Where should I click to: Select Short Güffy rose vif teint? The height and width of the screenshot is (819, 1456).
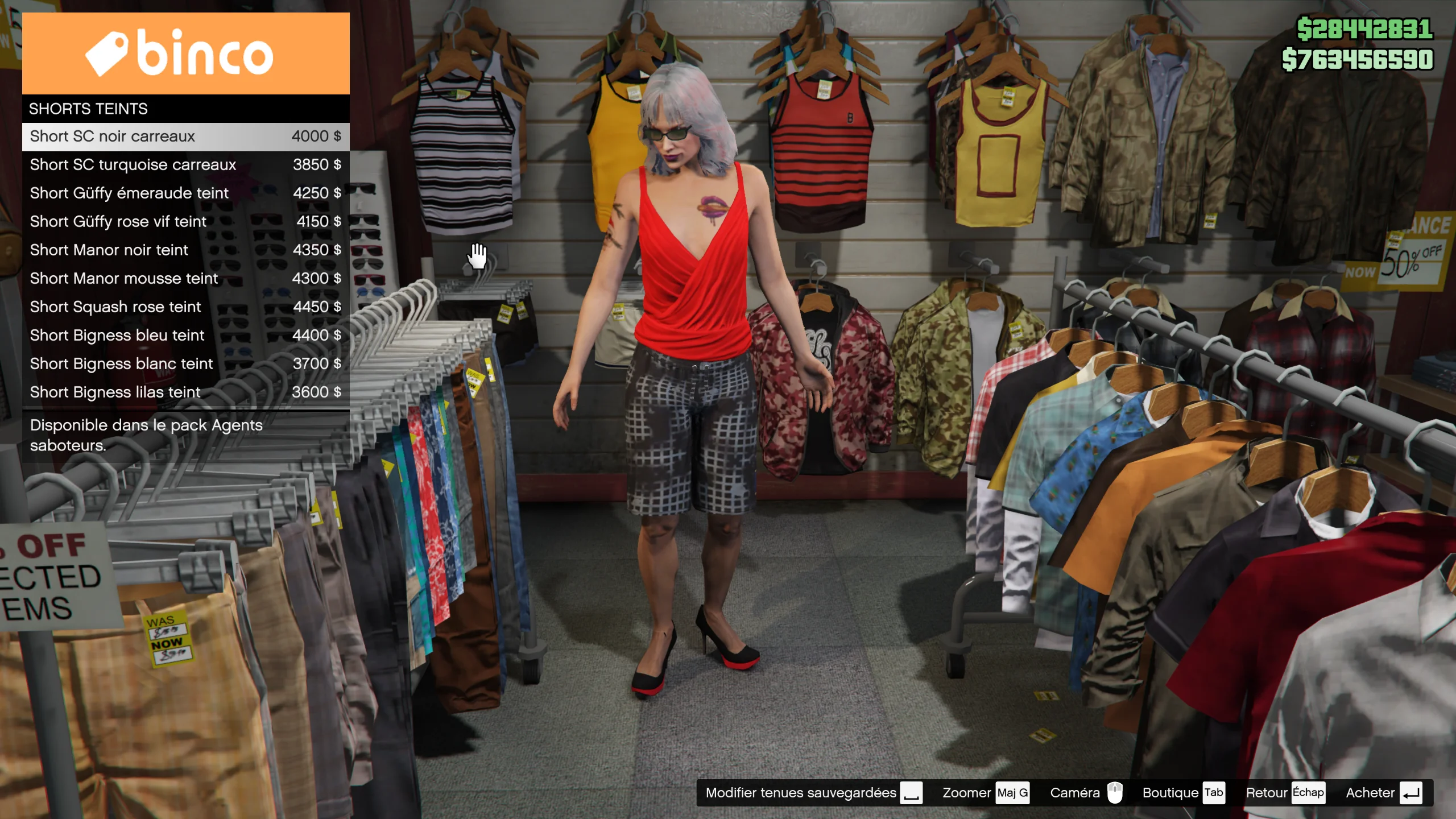185,222
